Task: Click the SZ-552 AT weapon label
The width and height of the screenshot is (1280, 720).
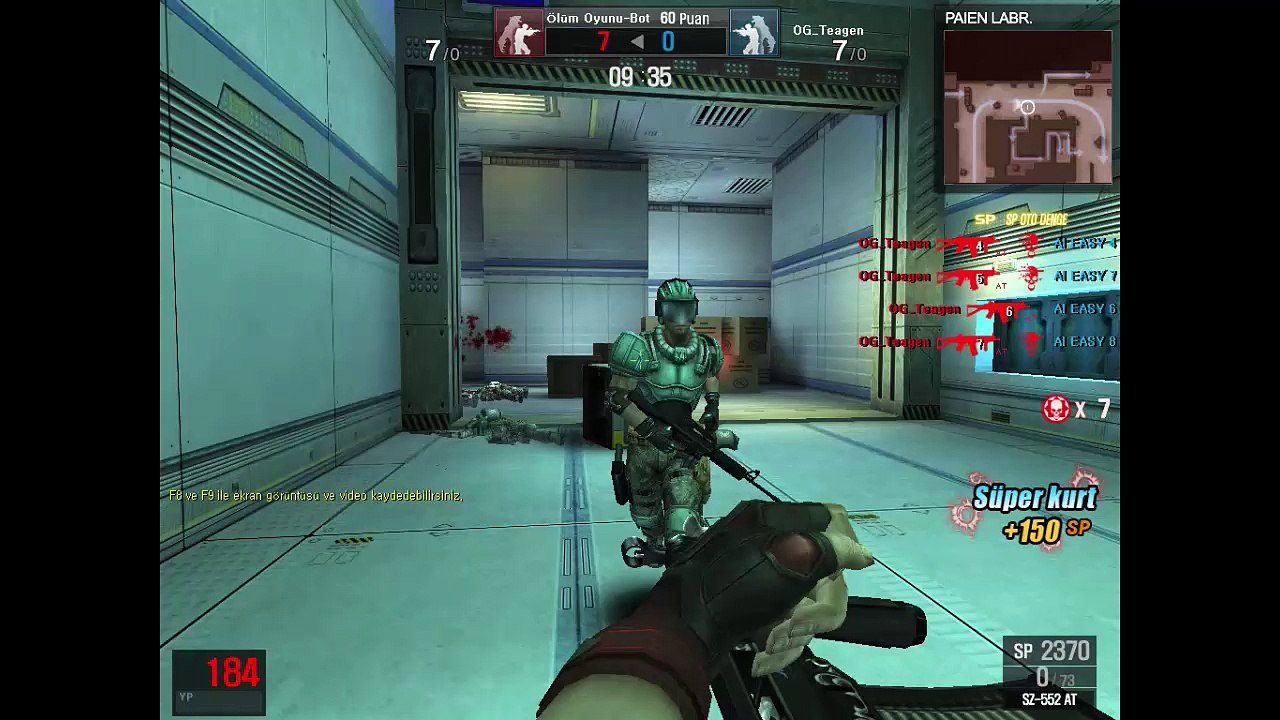Action: pos(1049,700)
